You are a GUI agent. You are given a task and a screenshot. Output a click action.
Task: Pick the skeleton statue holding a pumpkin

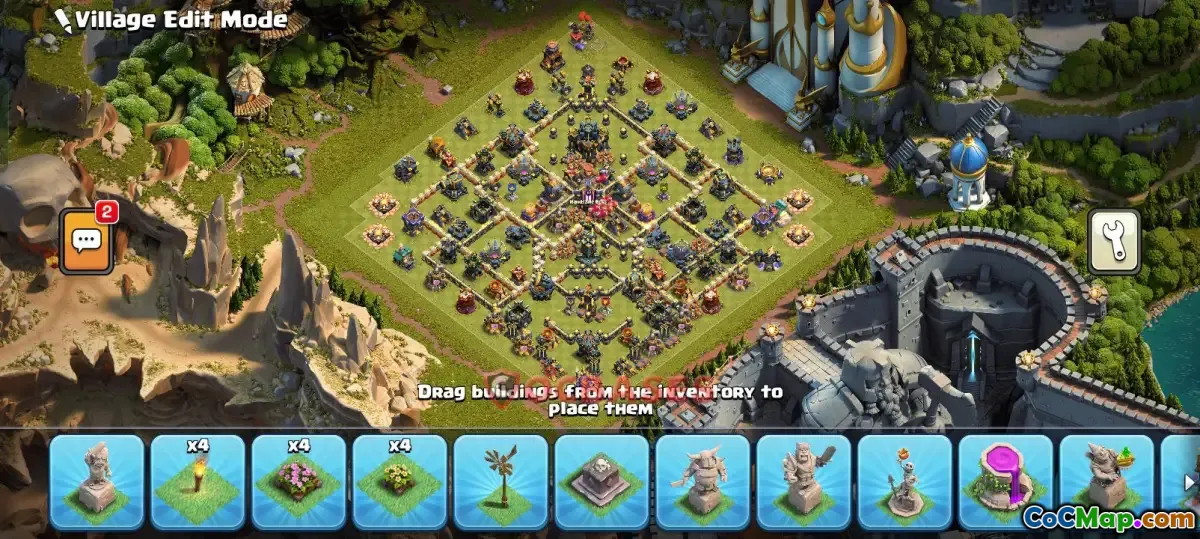(x=904, y=481)
